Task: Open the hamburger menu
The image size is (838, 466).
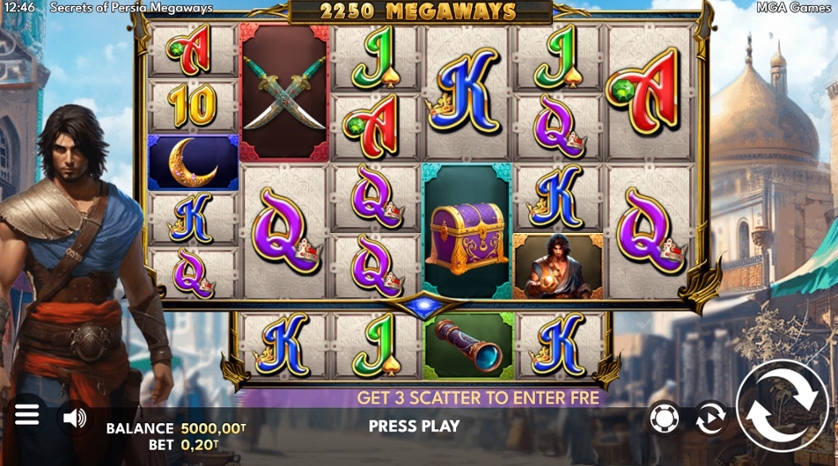Action: 27,415
